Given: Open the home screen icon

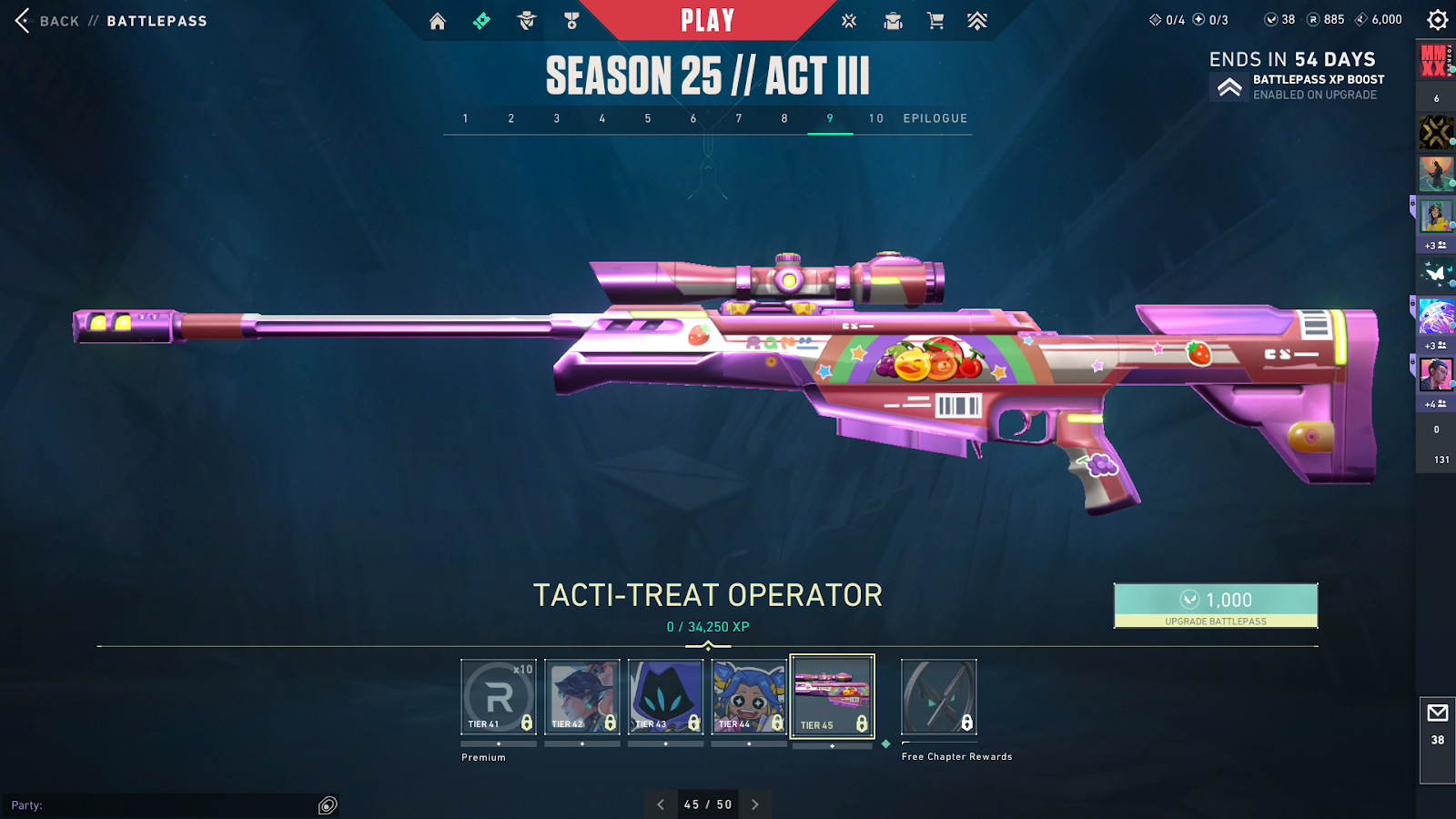Looking at the screenshot, I should (438, 21).
